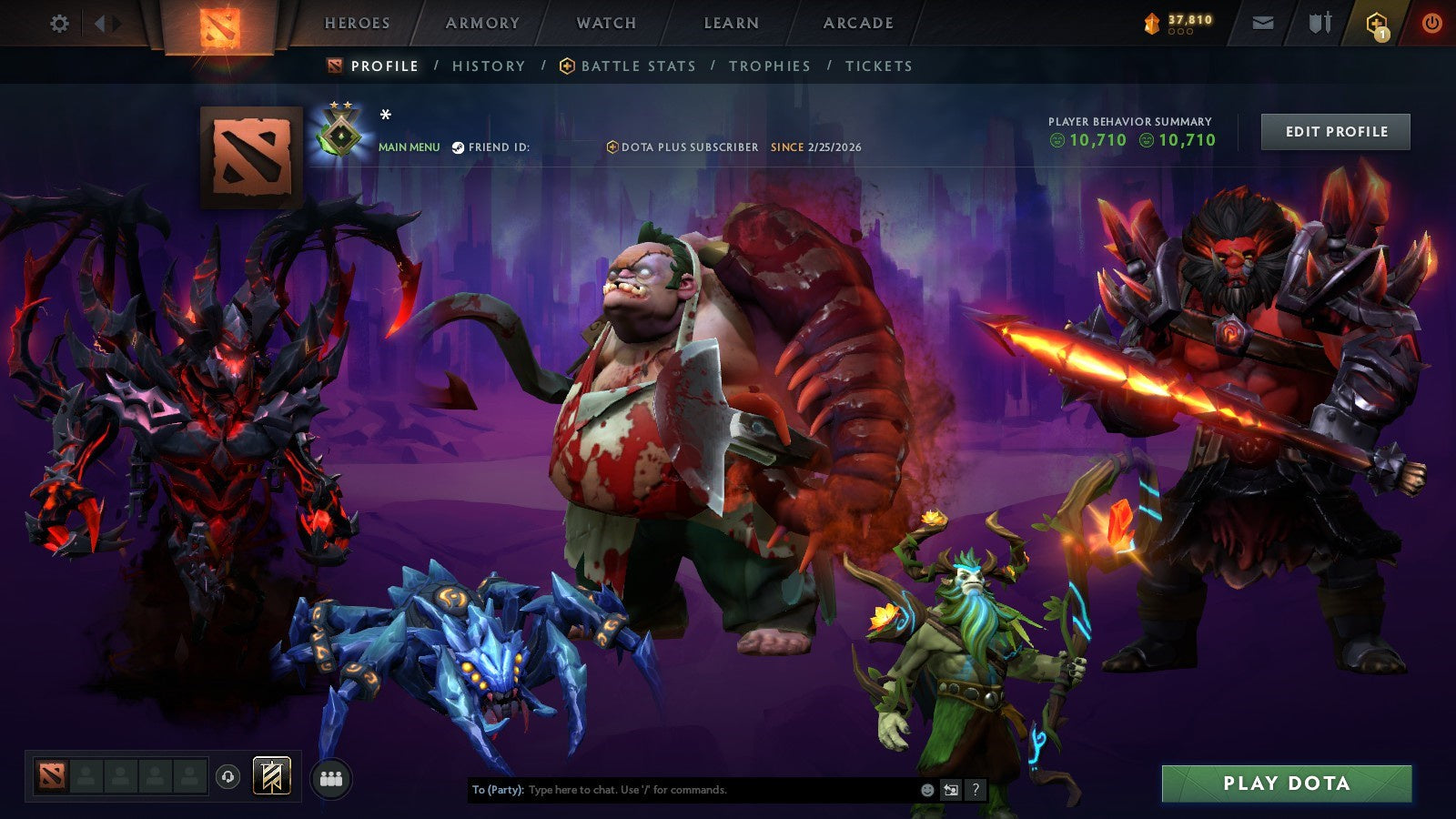Open an empty party slot to invite
The height and width of the screenshot is (819, 1456).
[x=87, y=776]
